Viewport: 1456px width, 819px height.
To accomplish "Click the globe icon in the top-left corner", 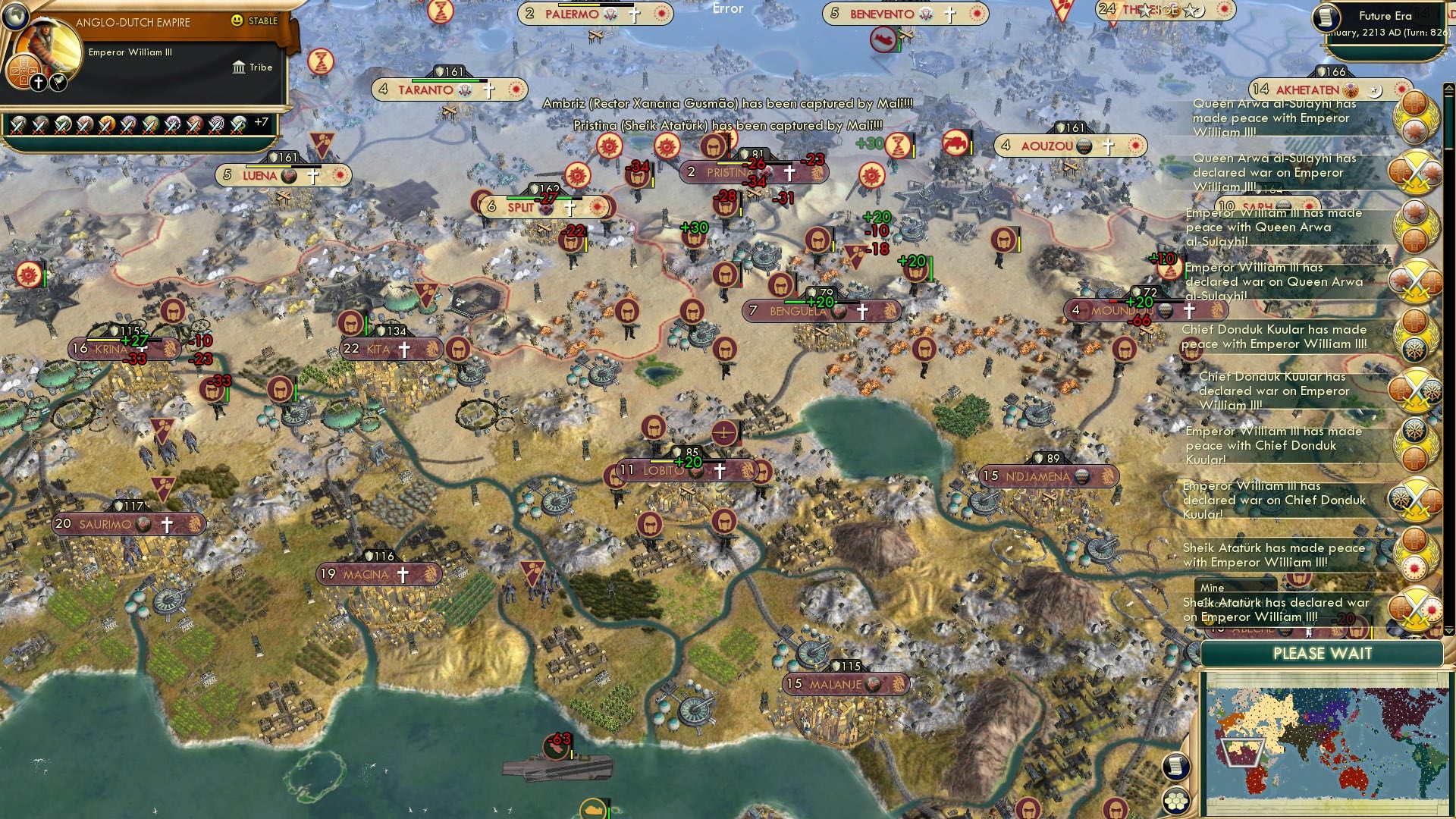I will pos(17,17).
